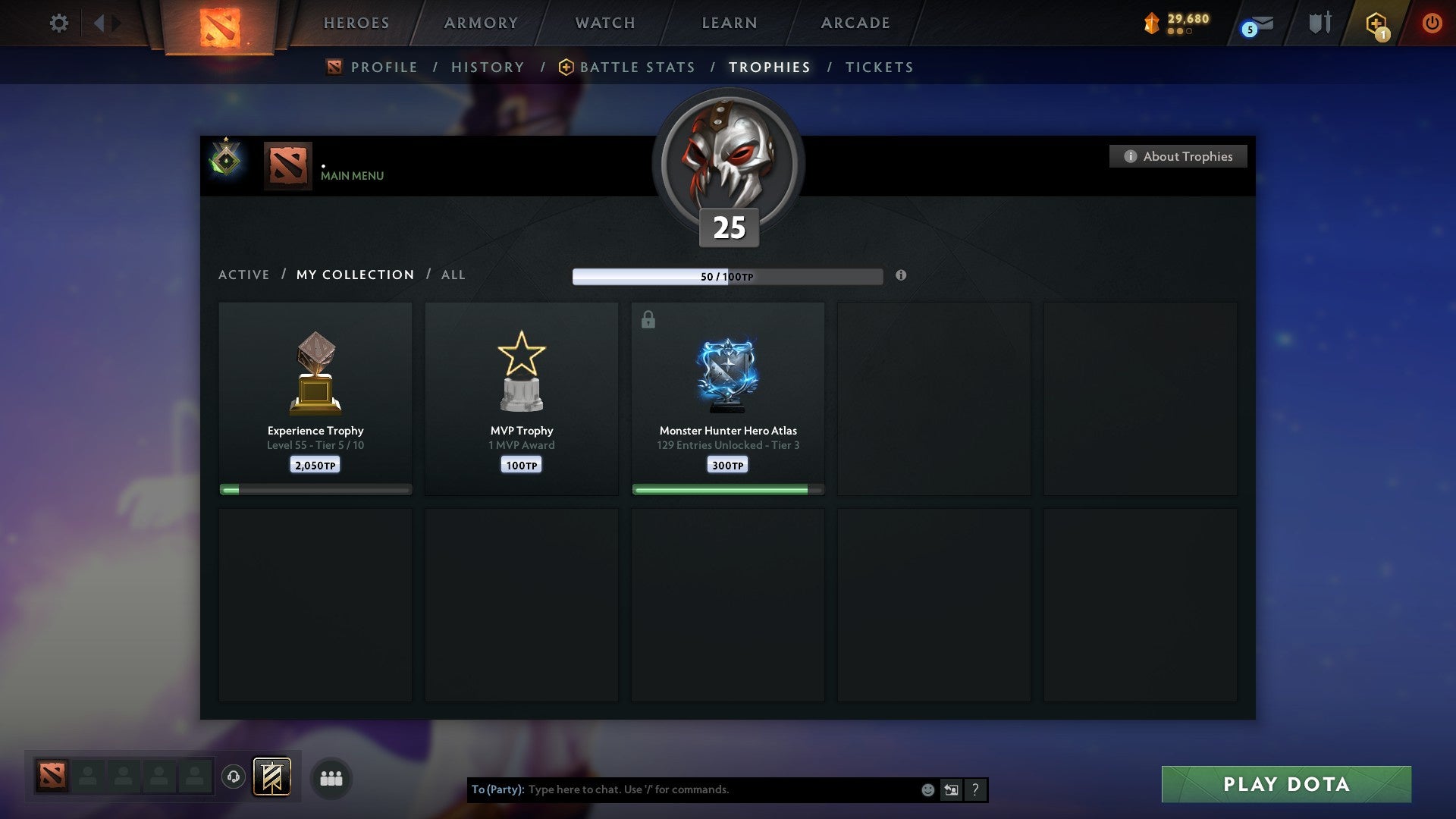Click the lock on Monster Hunter Hero Atlas
This screenshot has width=1456, height=819.
(x=648, y=319)
